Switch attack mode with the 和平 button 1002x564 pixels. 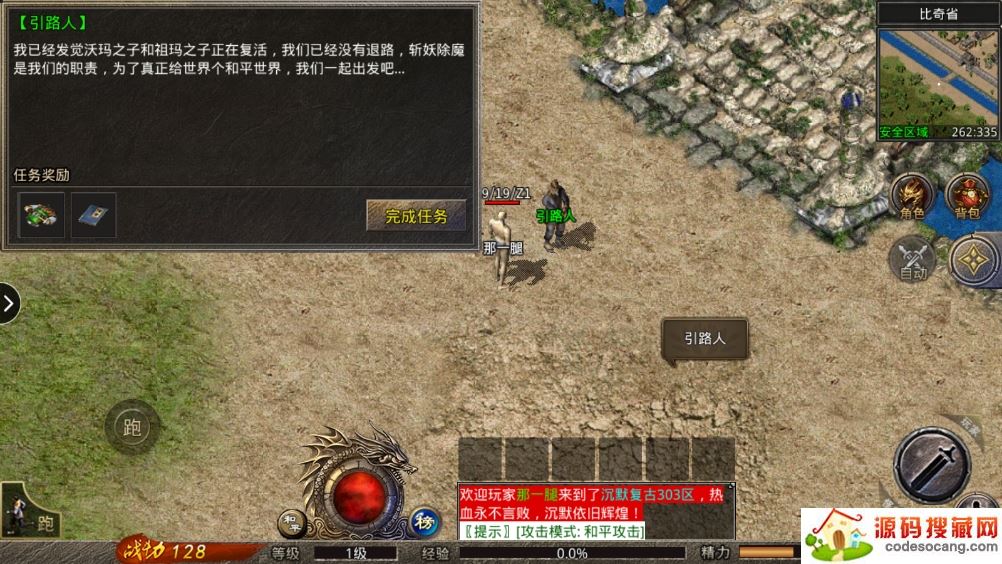292,520
